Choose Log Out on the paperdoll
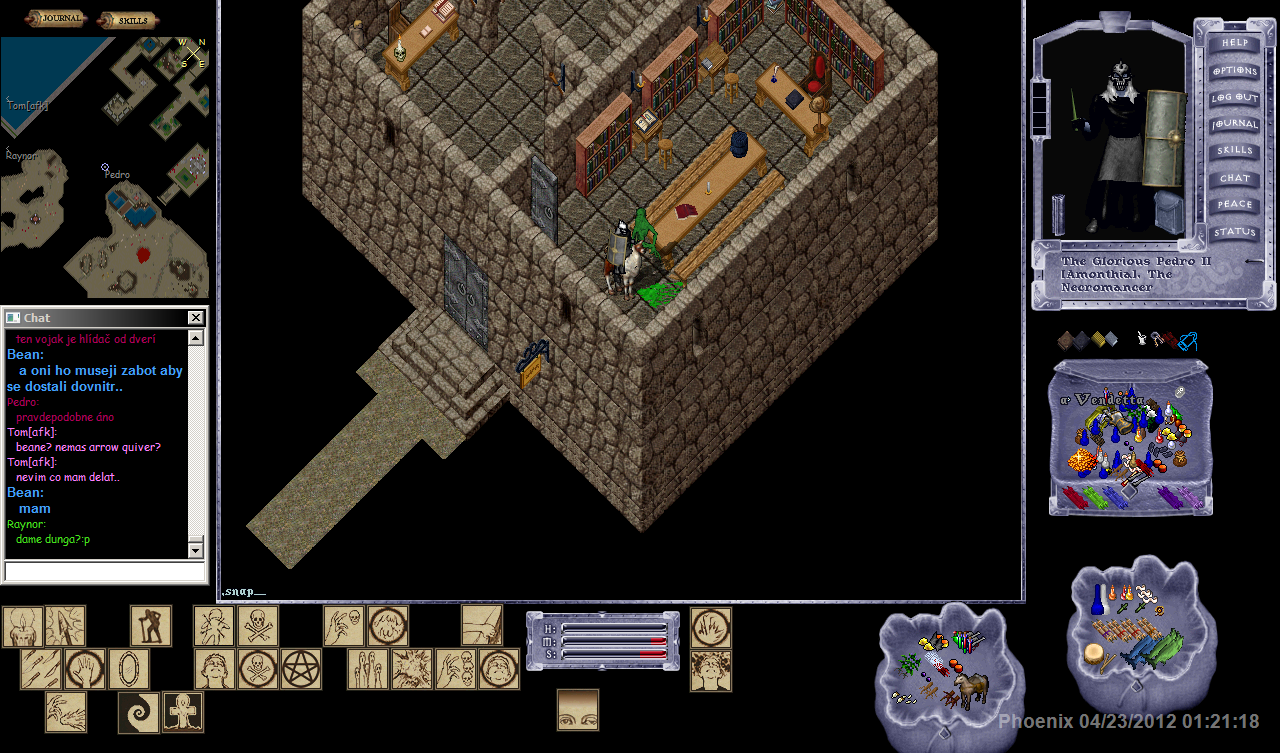The image size is (1280, 753). (x=1234, y=98)
